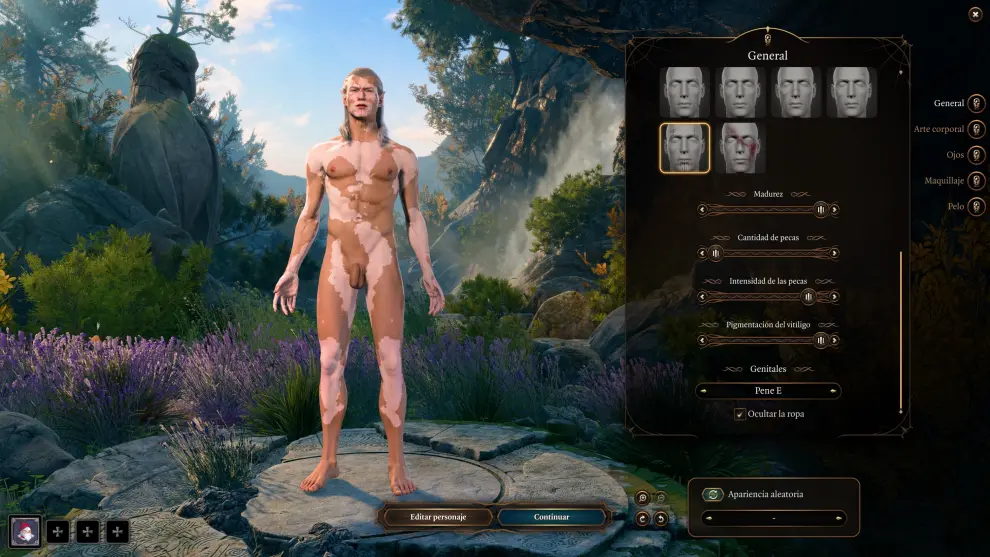Zoom in on the character with magnifier

[642, 498]
